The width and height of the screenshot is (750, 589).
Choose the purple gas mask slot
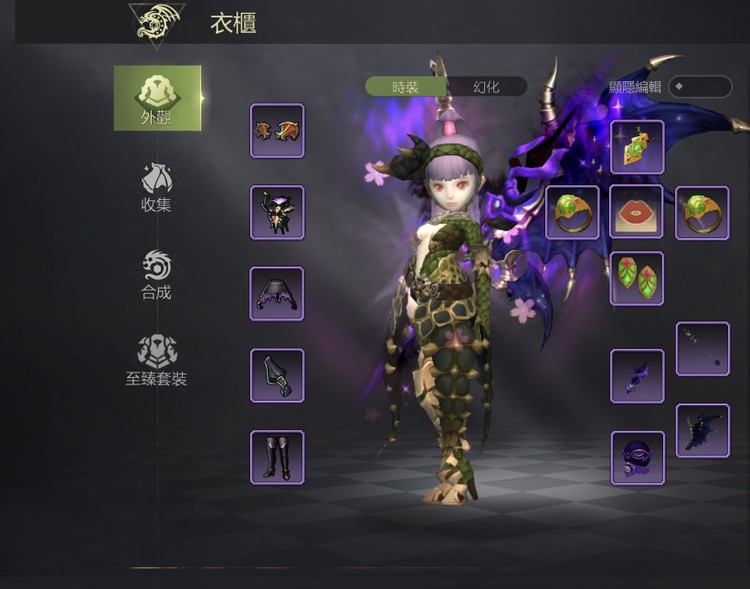pyautogui.click(x=637, y=457)
